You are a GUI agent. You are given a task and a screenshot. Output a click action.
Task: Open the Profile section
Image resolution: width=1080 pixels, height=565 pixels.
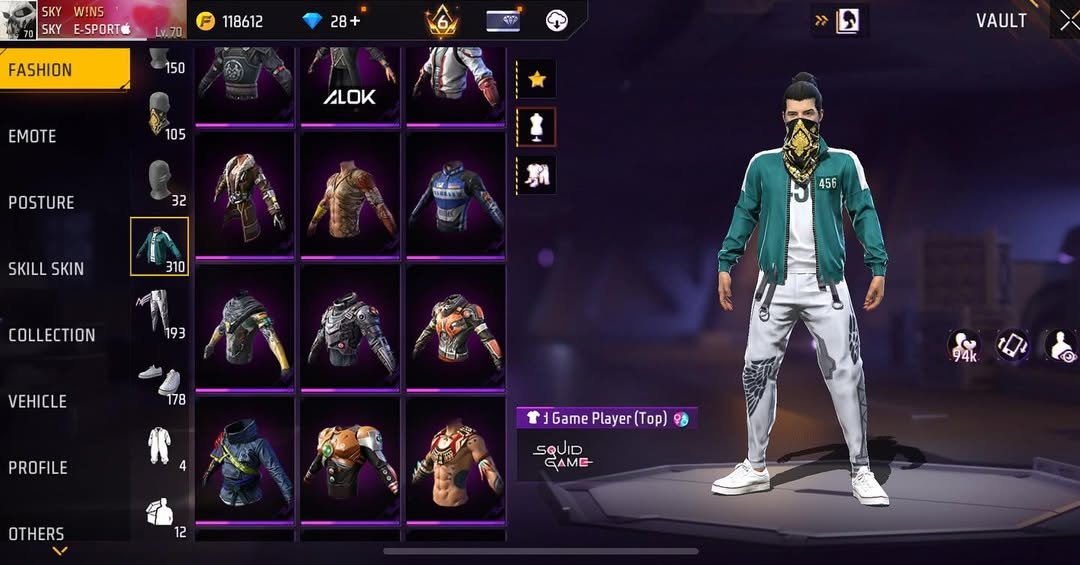(x=37, y=467)
